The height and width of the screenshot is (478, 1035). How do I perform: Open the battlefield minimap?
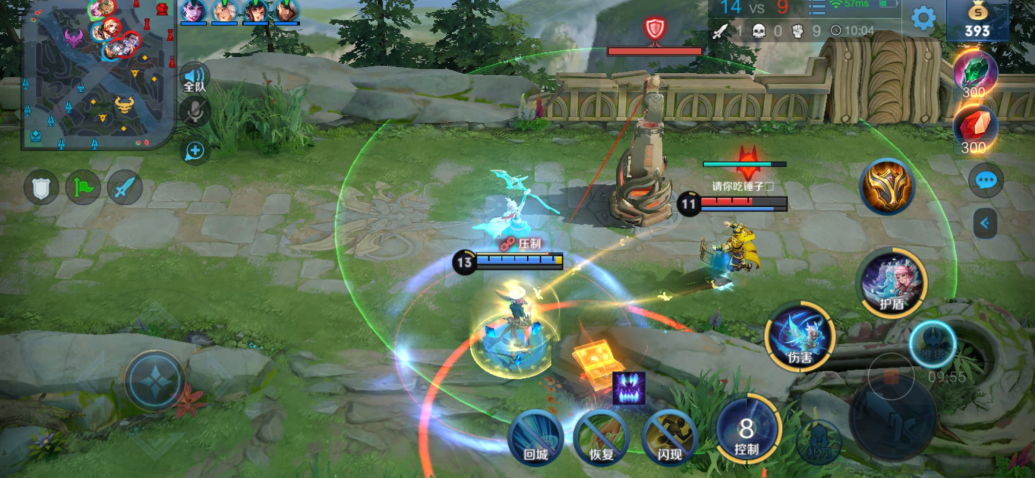pos(98,75)
